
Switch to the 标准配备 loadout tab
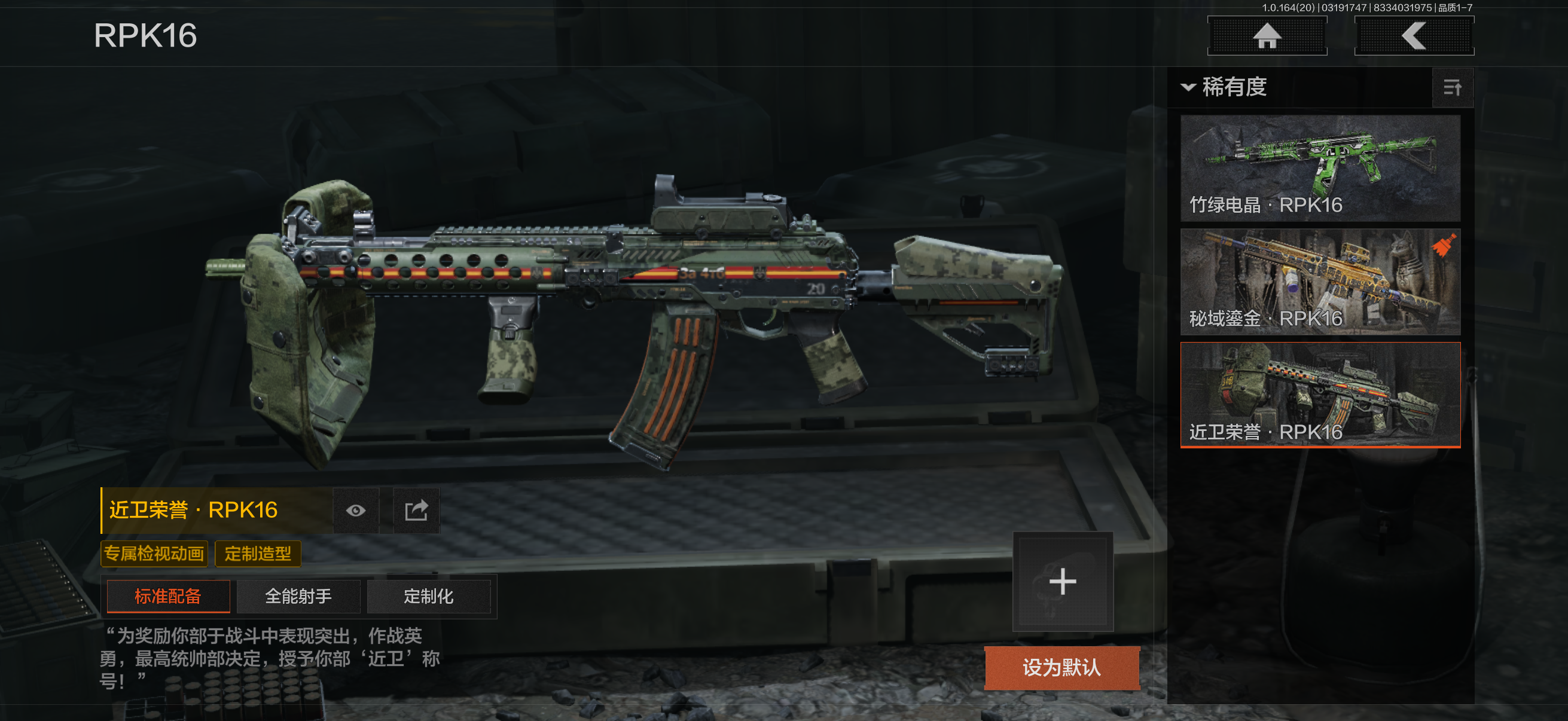click(168, 596)
